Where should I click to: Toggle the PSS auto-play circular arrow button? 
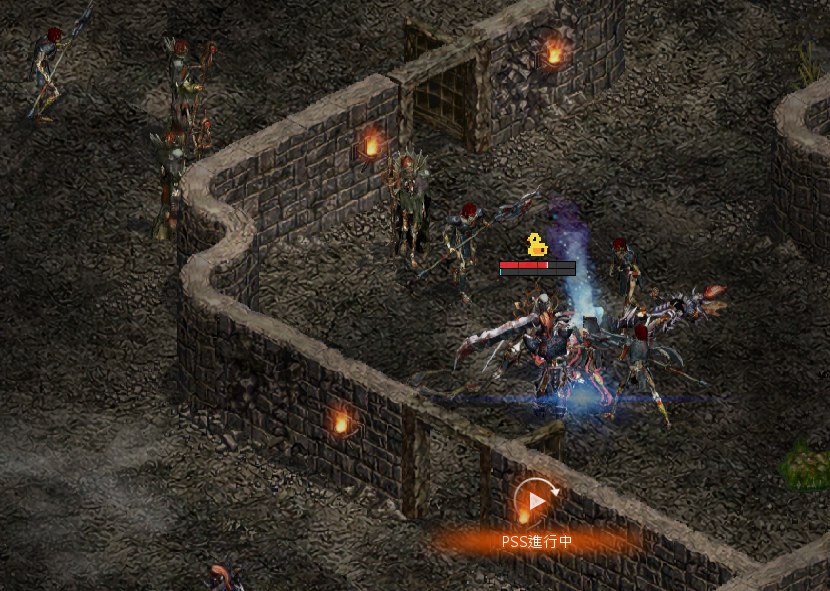(537, 500)
